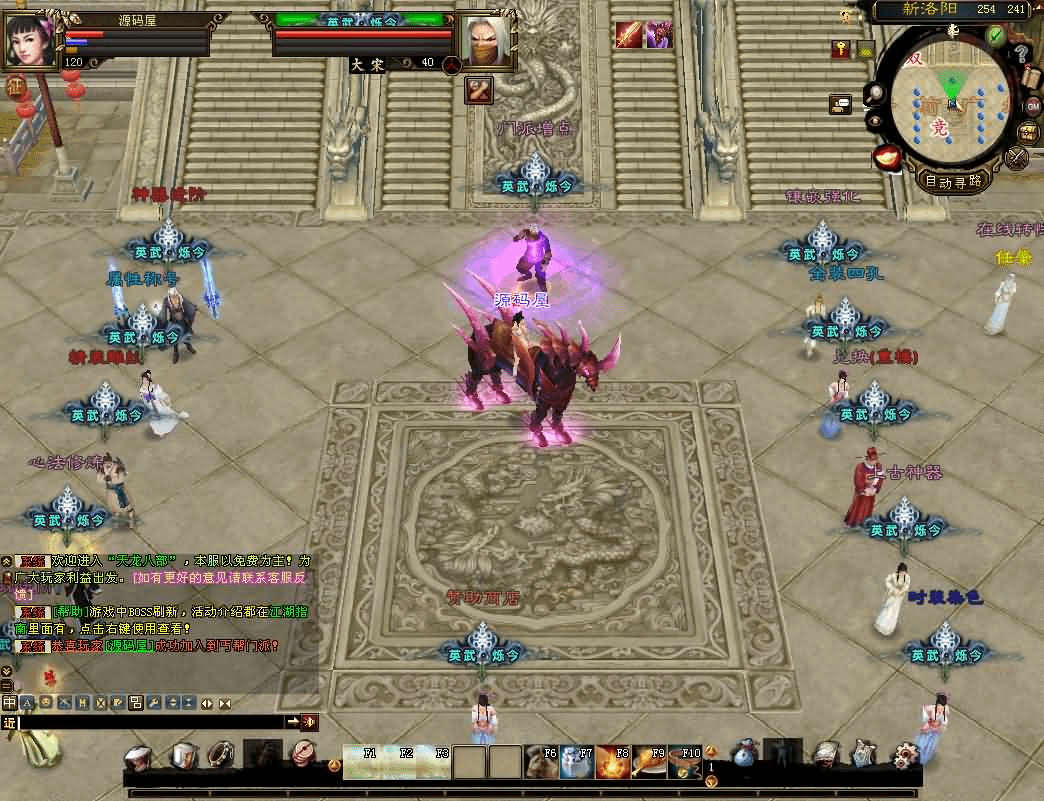Use the F7 hotbar skill
1044x801 pixels.
click(575, 762)
